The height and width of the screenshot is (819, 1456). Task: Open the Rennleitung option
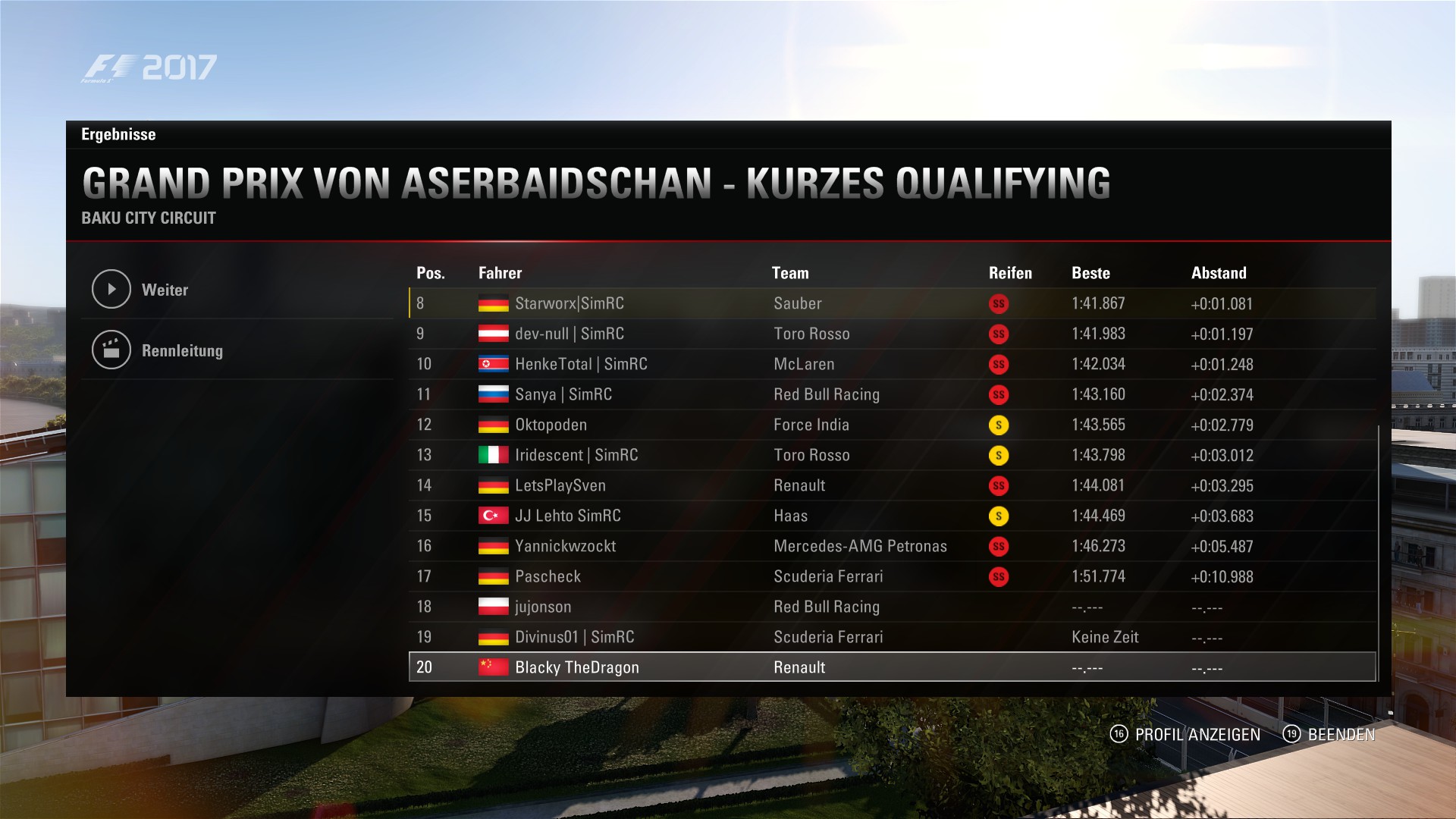(182, 350)
